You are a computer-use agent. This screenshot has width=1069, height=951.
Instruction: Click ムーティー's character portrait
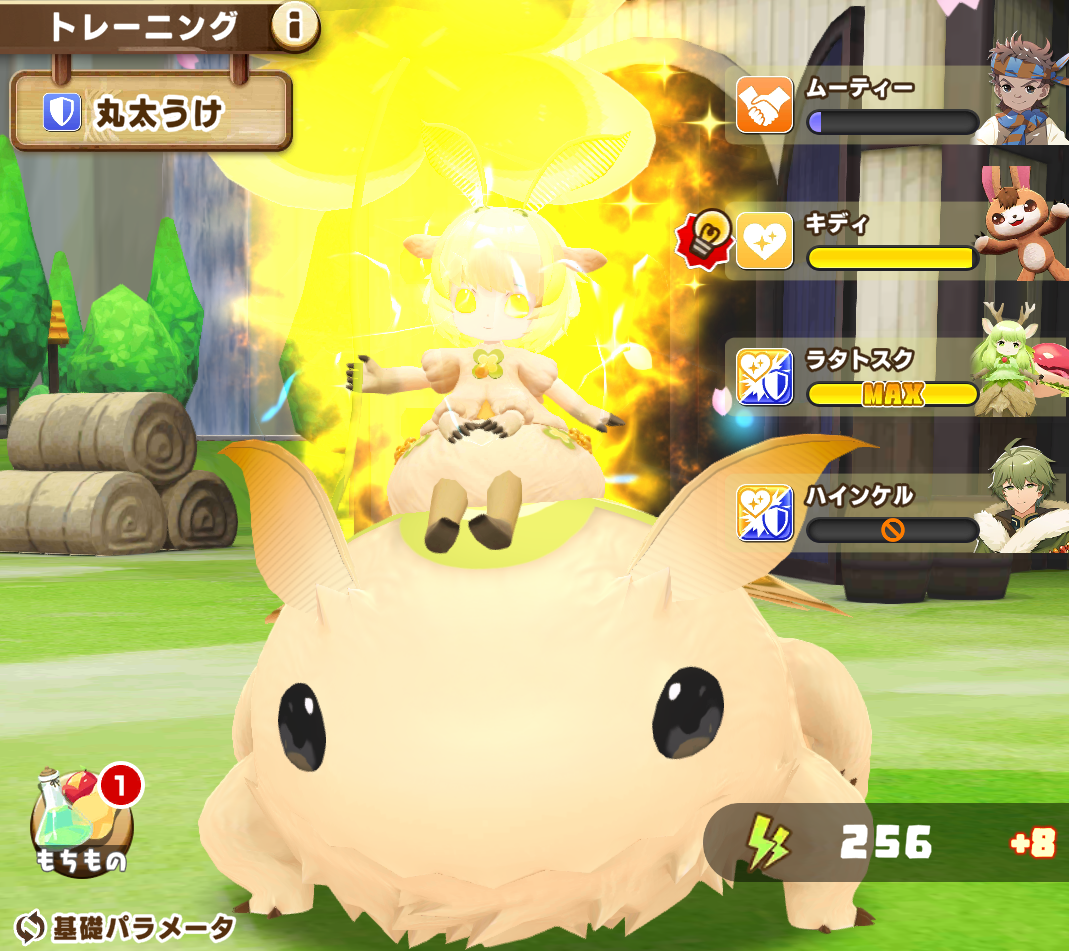click(1022, 92)
